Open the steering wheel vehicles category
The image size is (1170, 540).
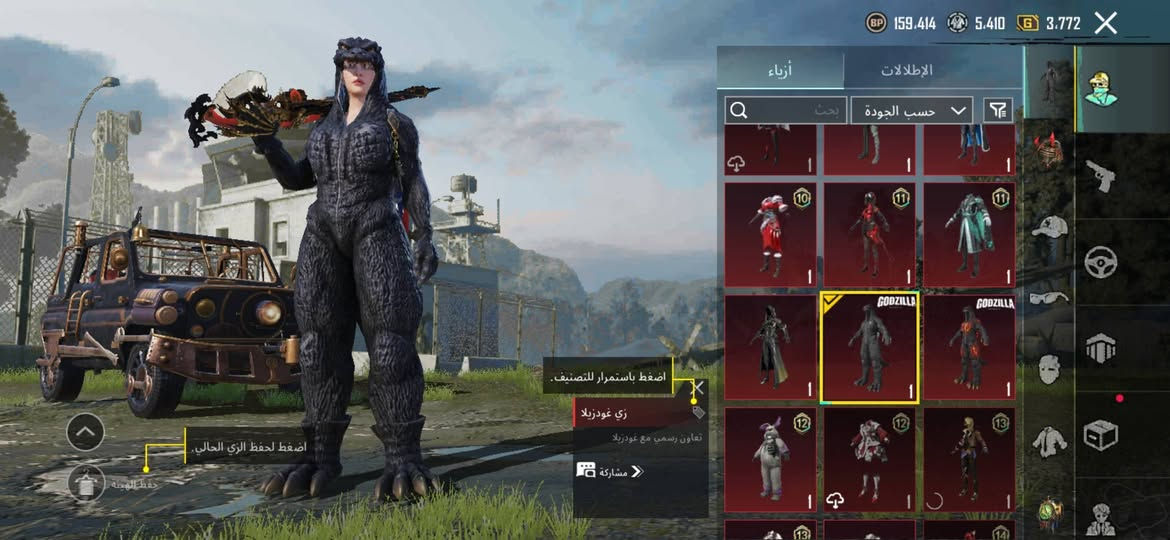[1100, 262]
